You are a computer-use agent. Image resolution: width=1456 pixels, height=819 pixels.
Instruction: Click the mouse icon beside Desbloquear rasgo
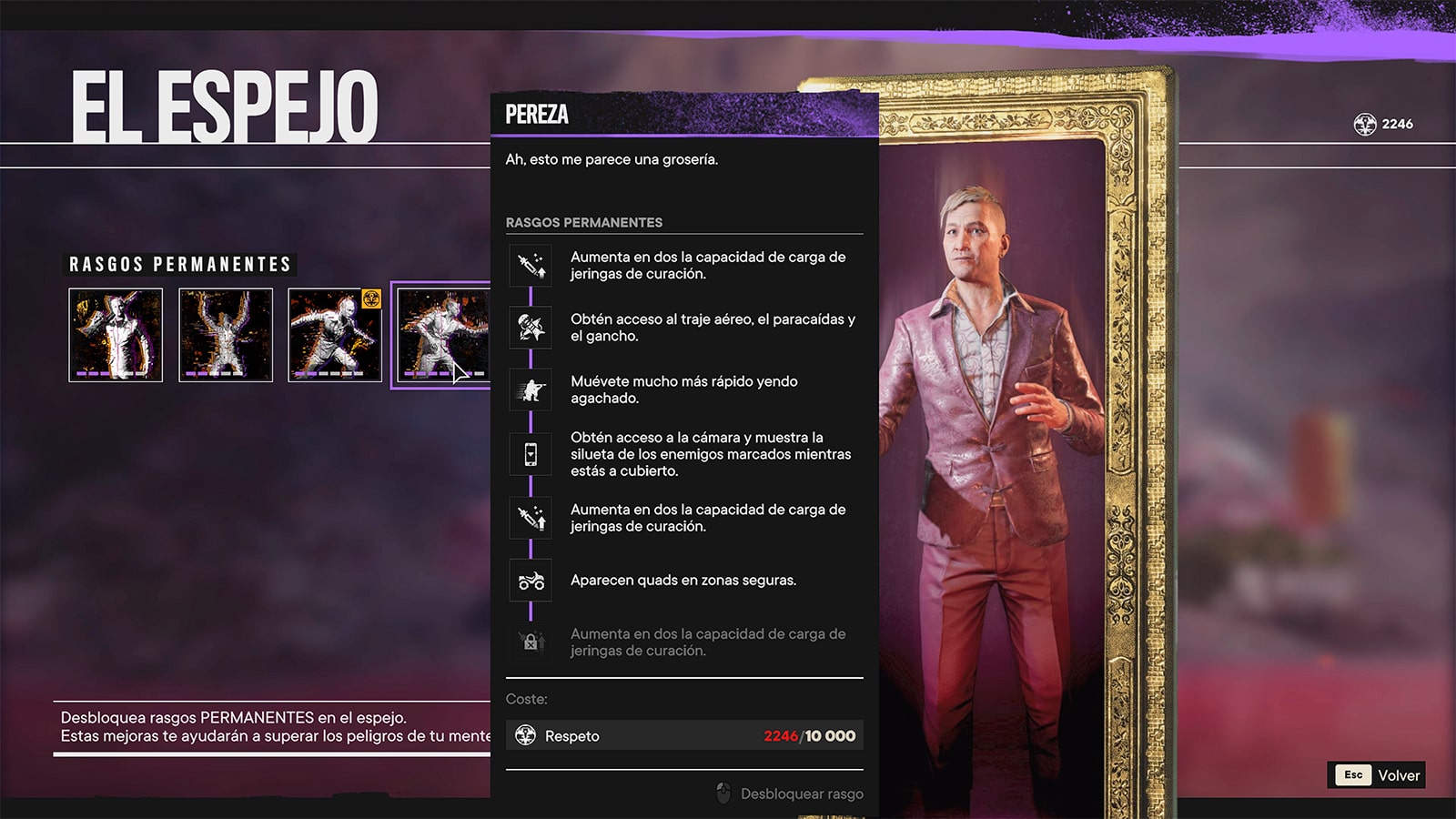722,793
